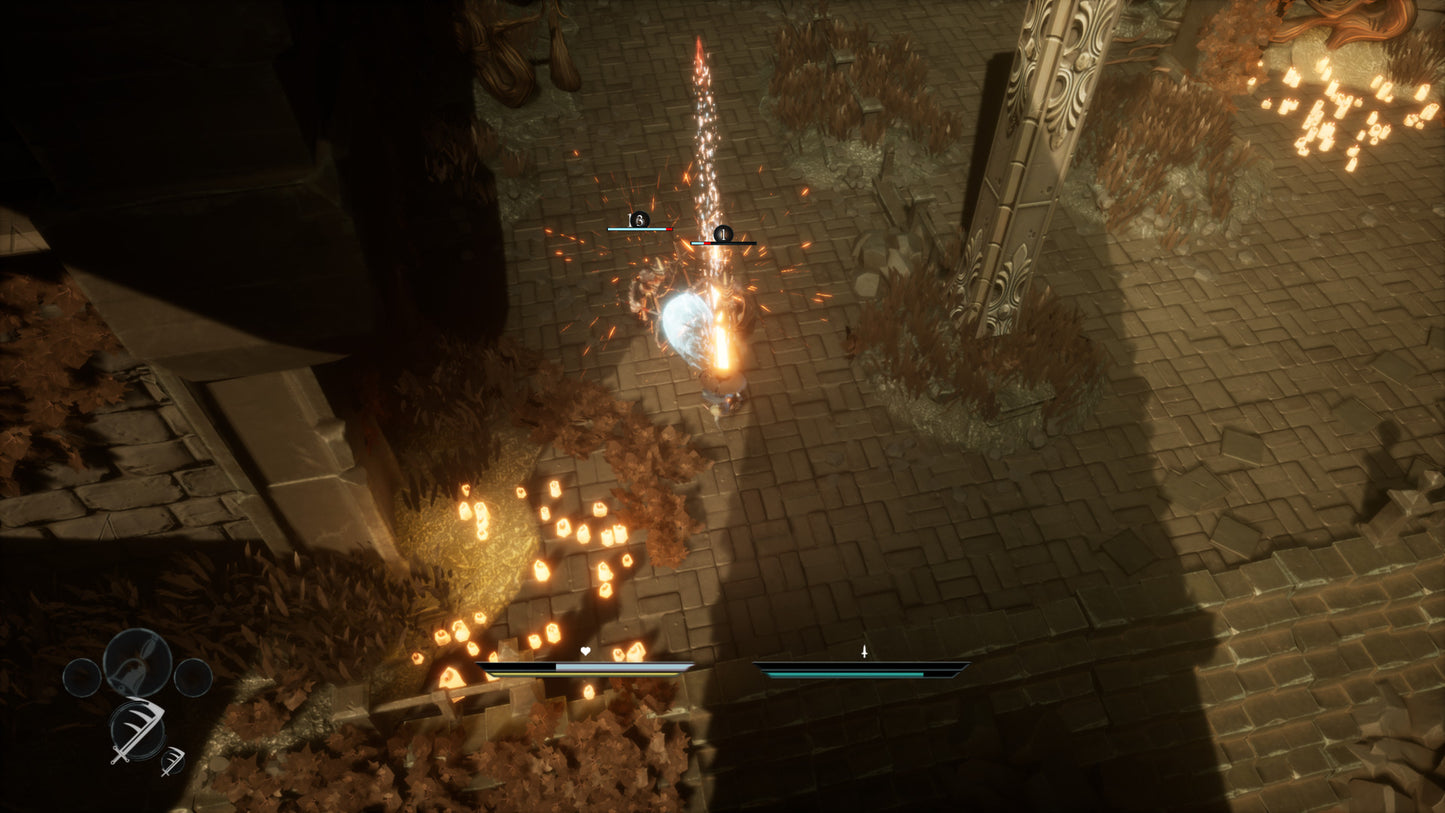Click the combo counter beside the enemy badge
Image resolution: width=1445 pixels, height=813 pixels.
628,218
